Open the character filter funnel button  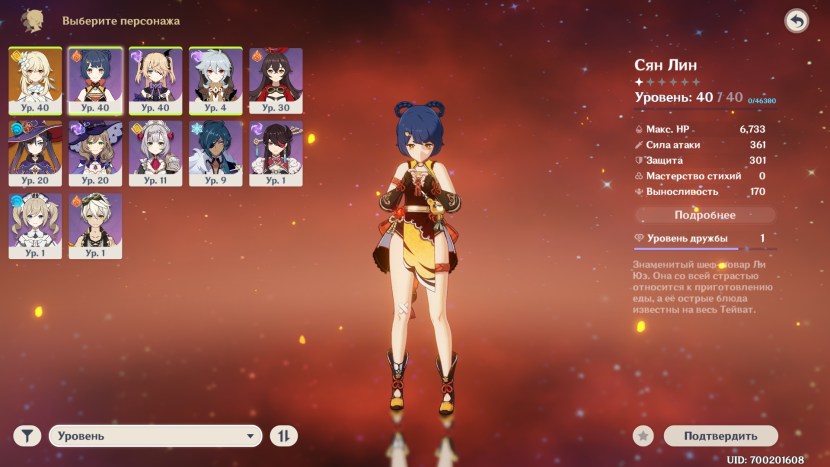[x=27, y=436]
